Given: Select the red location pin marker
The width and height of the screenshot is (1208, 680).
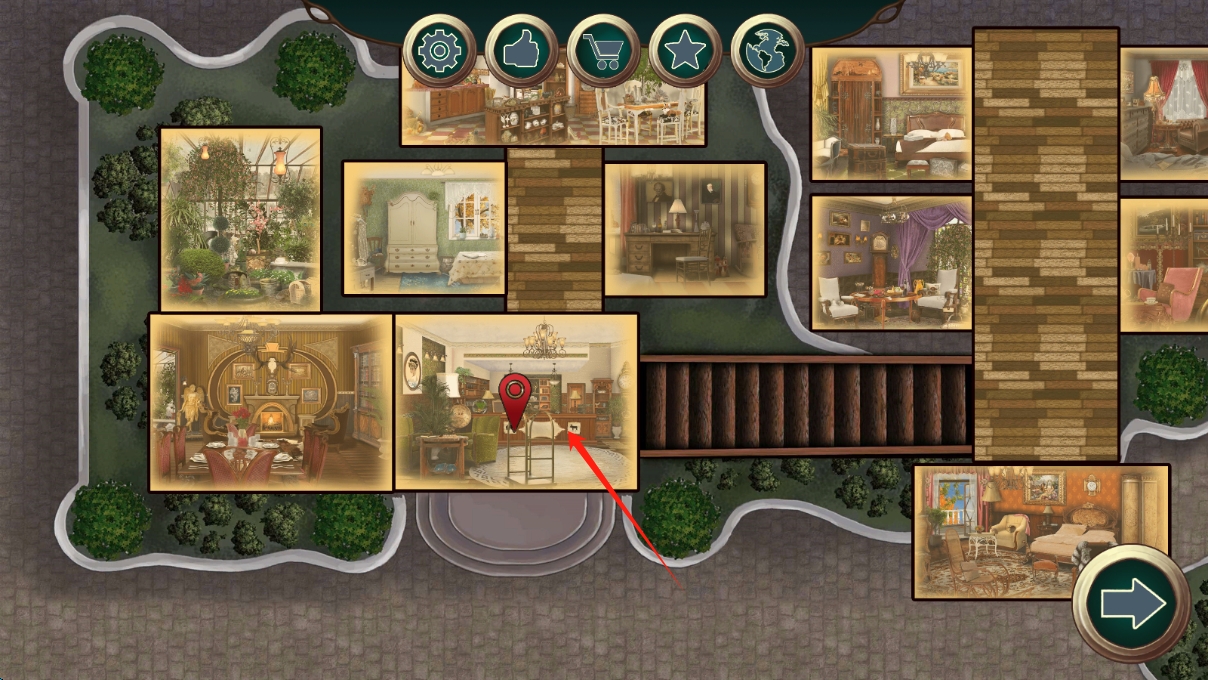Looking at the screenshot, I should 516,400.
